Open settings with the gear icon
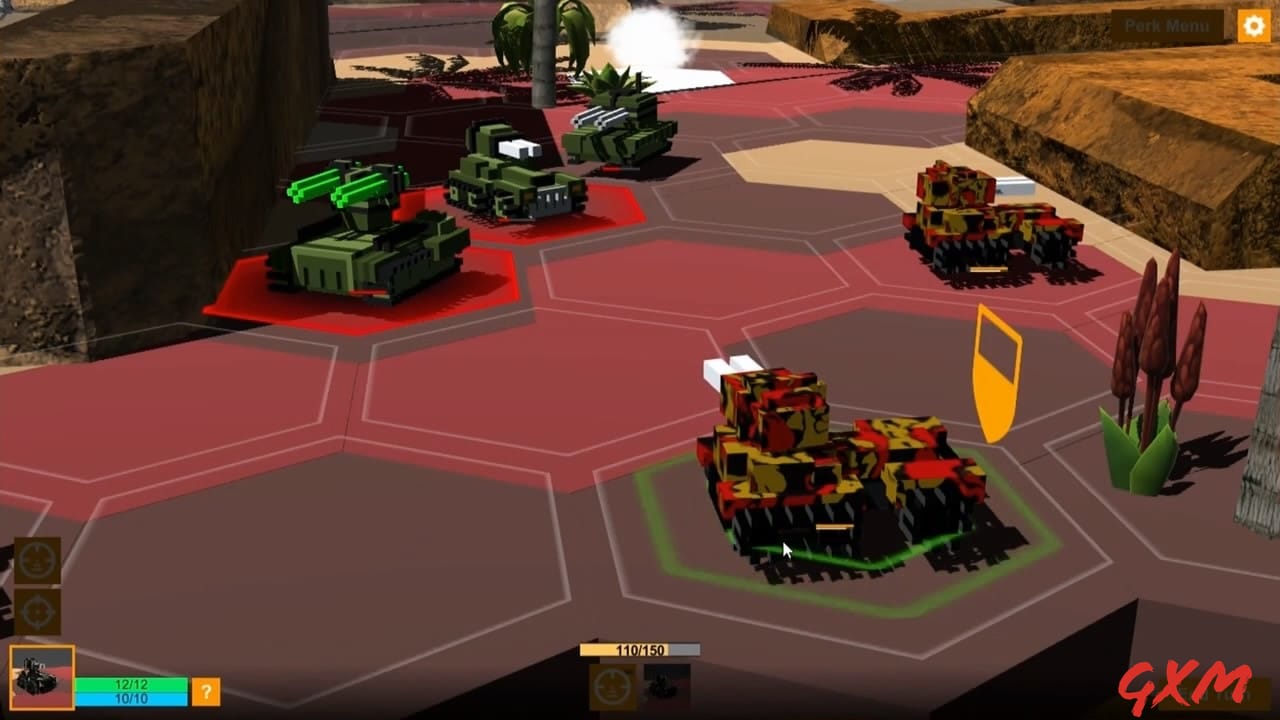This screenshot has width=1280, height=720. (1252, 24)
